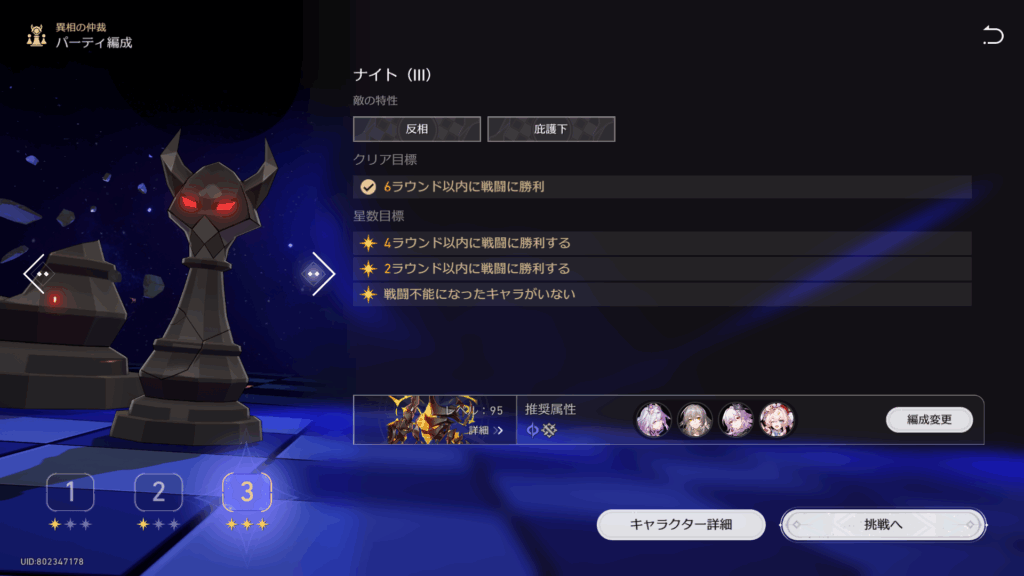
Task: Change party with 編成変更 button
Action: (929, 420)
